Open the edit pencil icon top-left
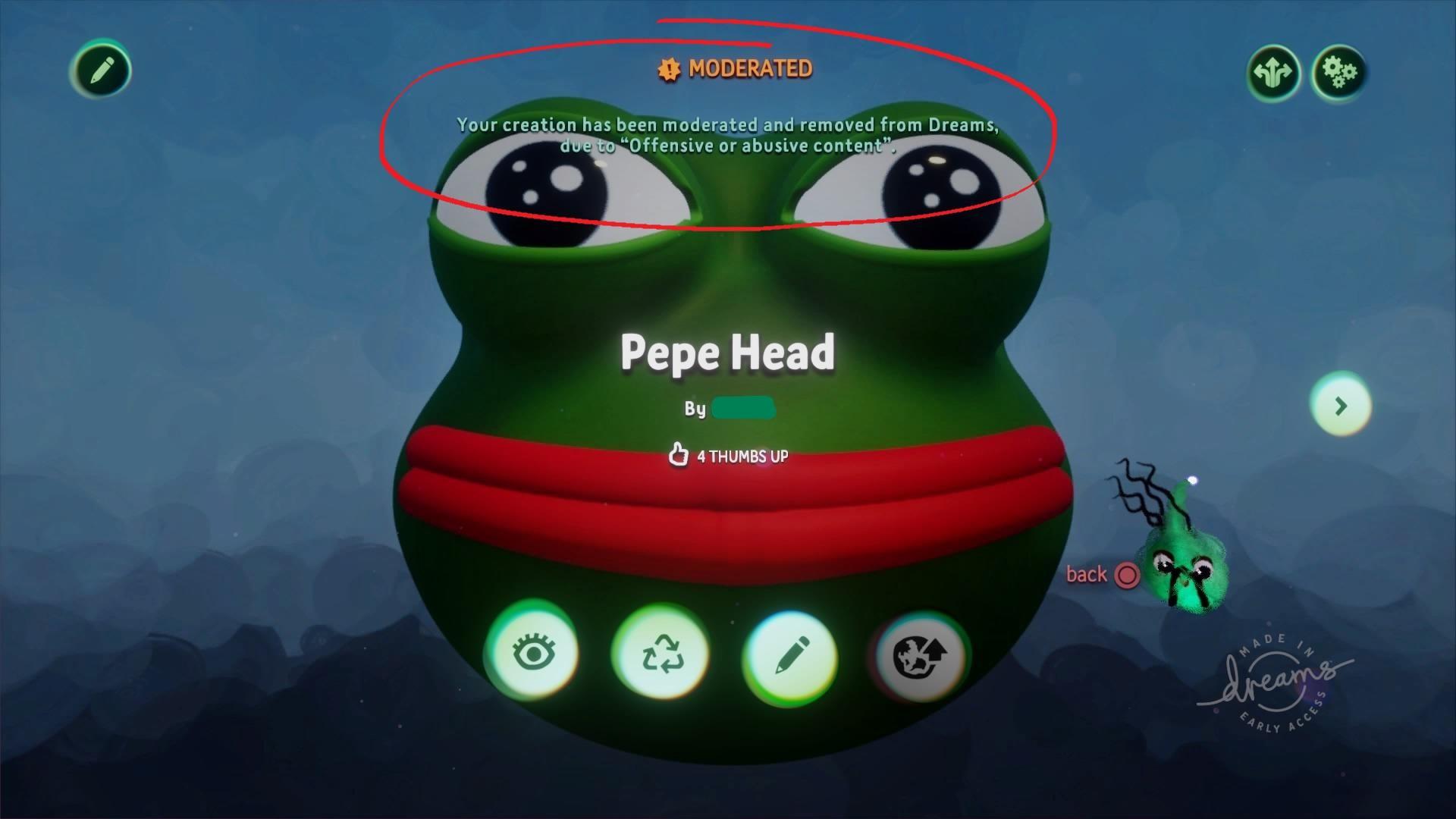 (x=101, y=70)
